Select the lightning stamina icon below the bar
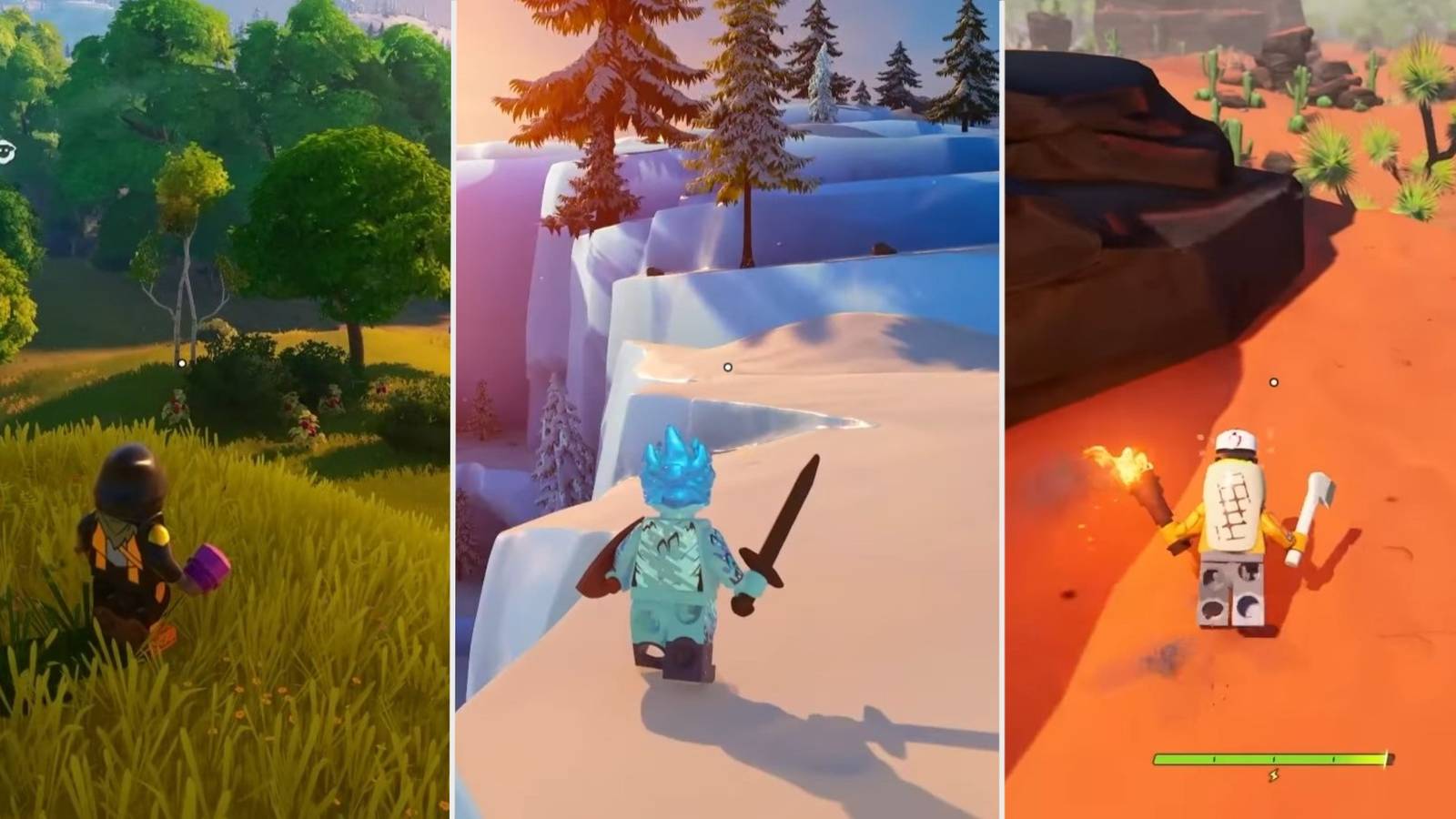The width and height of the screenshot is (1456, 819). pyautogui.click(x=1274, y=775)
